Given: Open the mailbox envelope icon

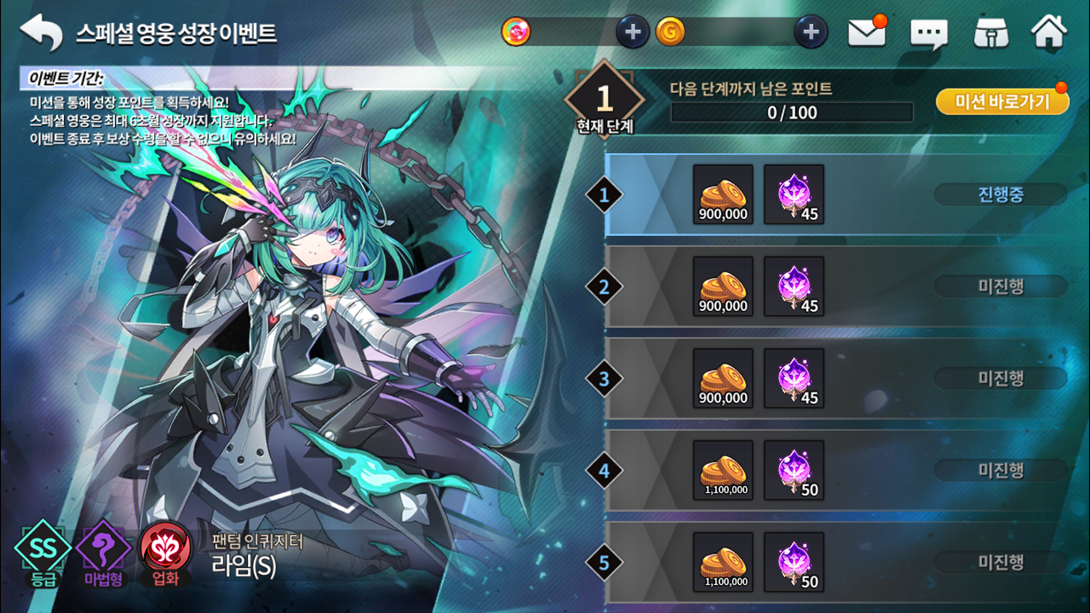Looking at the screenshot, I should click(866, 33).
